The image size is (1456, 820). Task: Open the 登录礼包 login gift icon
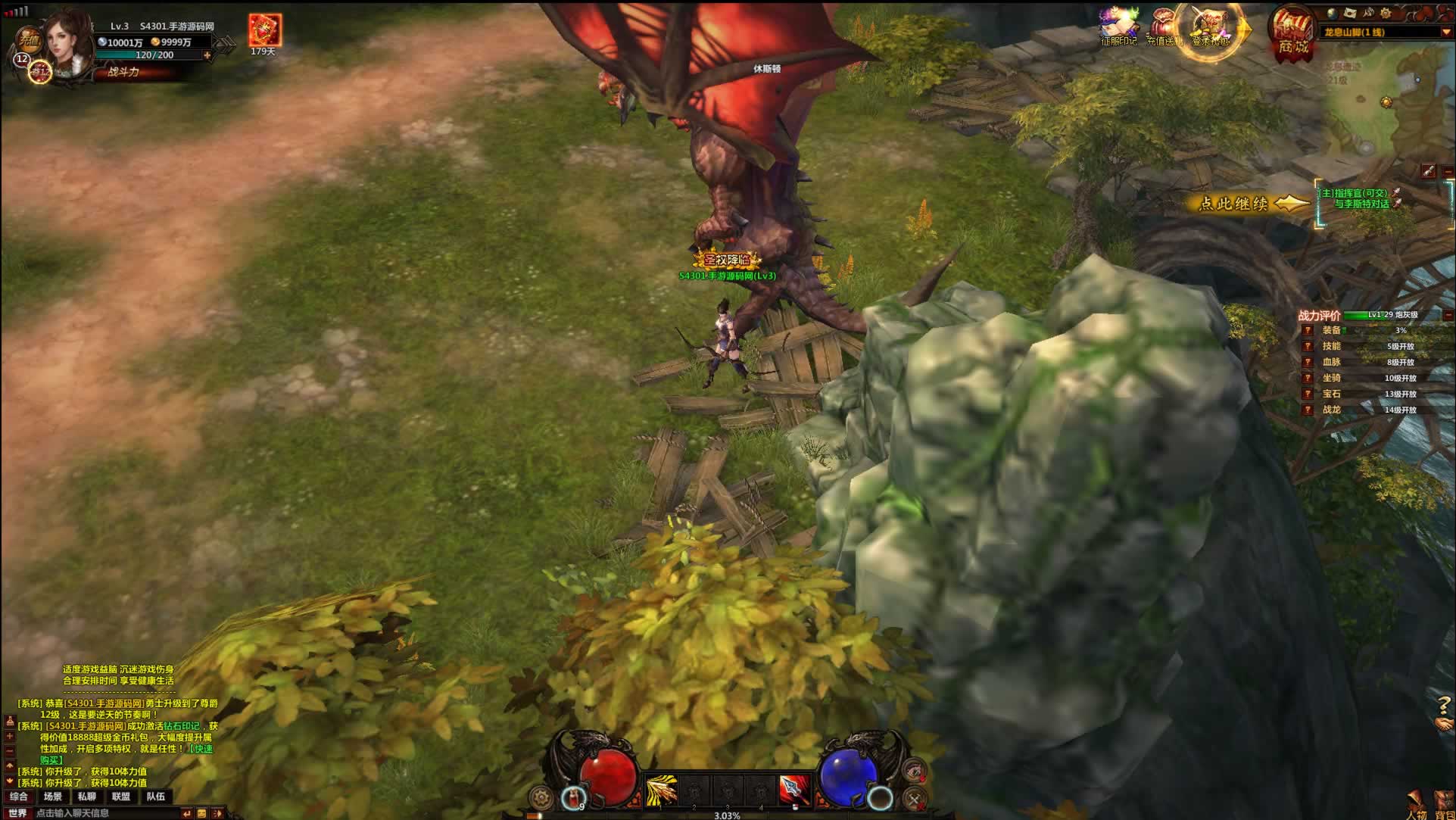1210,29
